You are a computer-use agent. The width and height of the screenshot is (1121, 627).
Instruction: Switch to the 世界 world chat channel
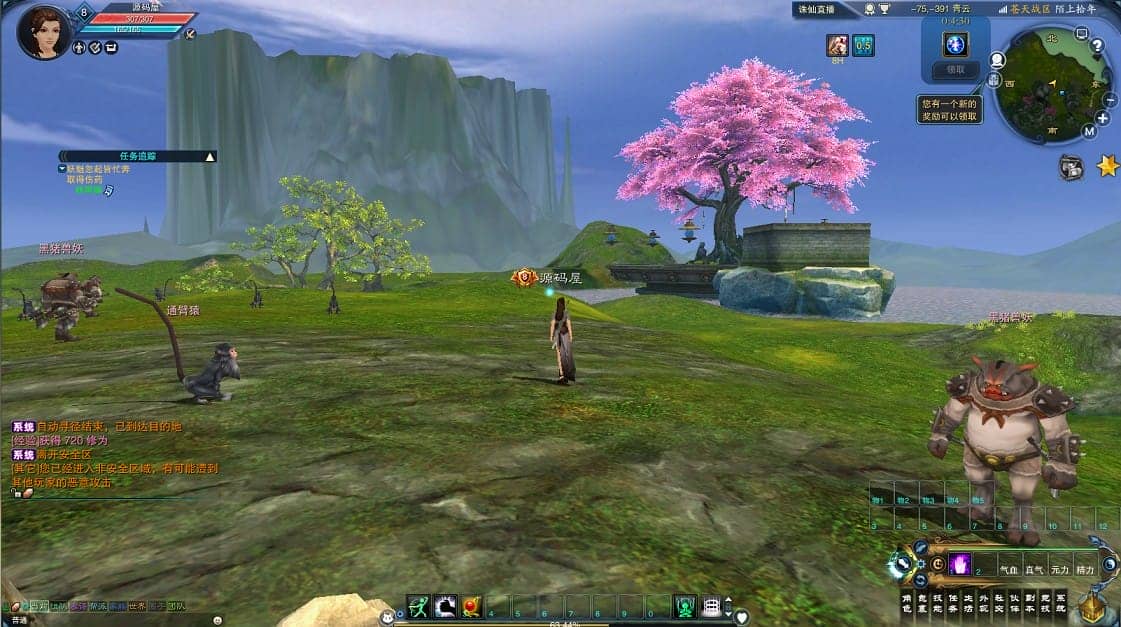pos(136,606)
